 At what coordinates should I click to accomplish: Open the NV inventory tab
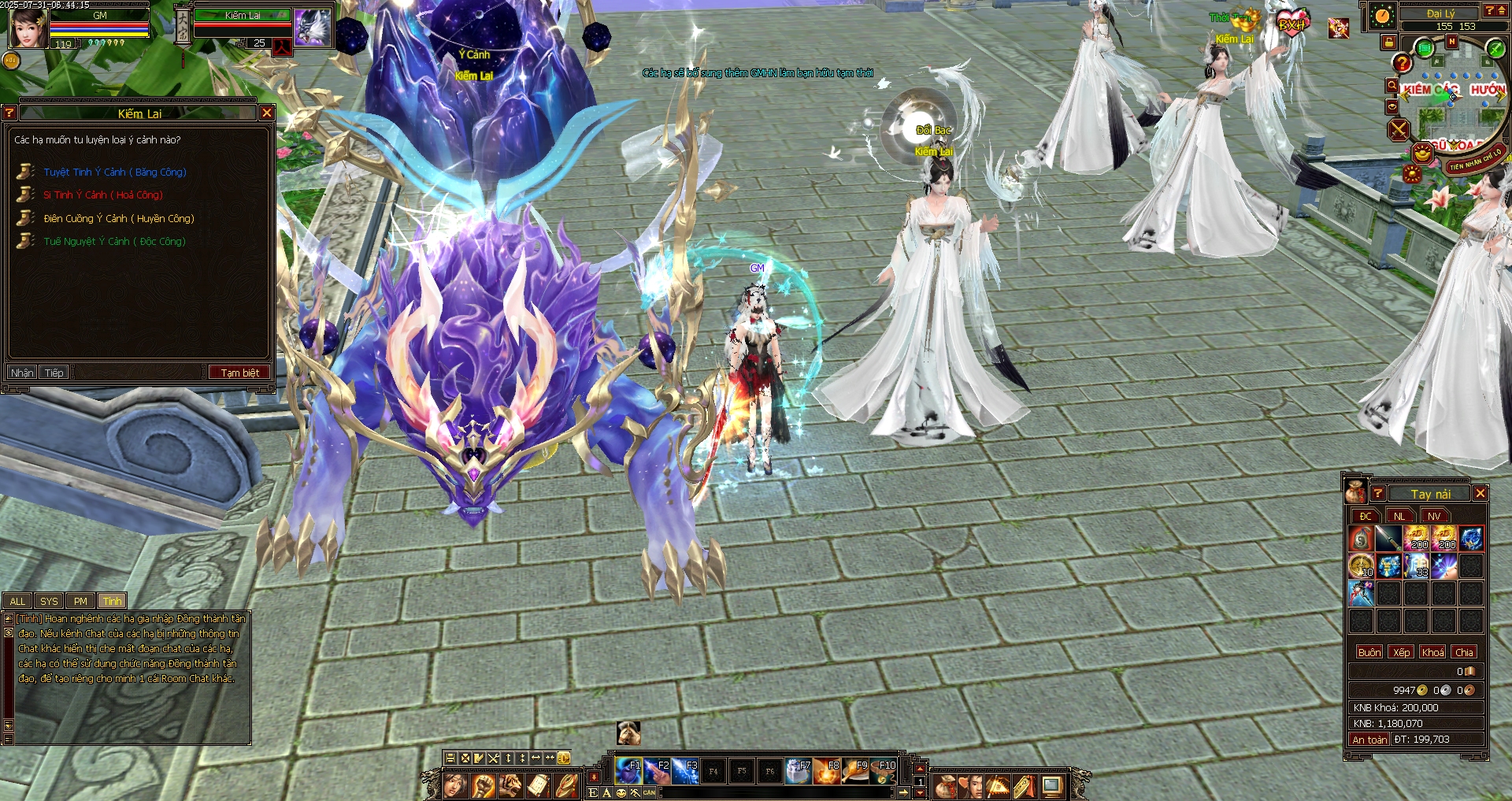coord(1434,516)
